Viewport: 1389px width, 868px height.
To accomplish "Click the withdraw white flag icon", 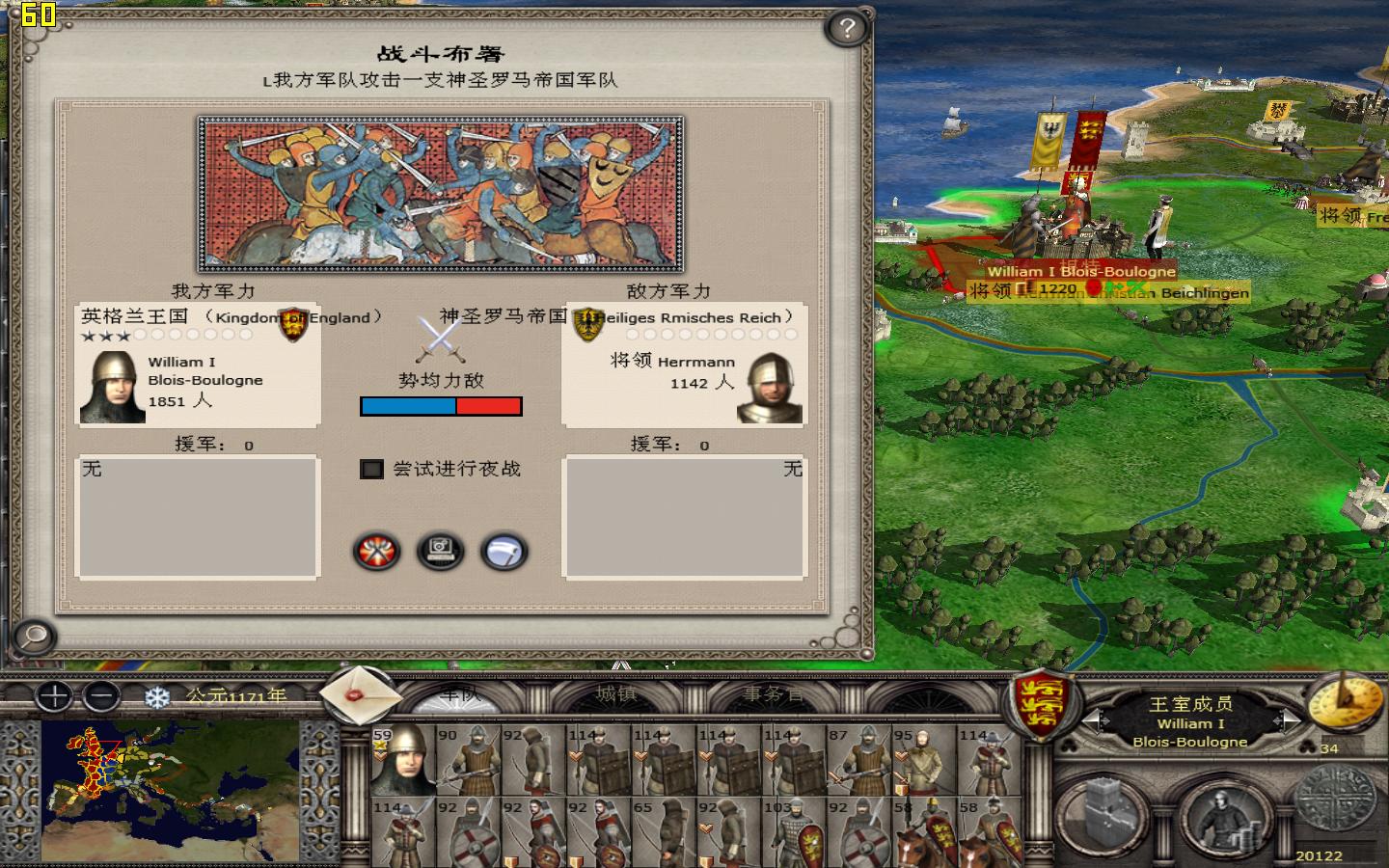I will [x=503, y=552].
